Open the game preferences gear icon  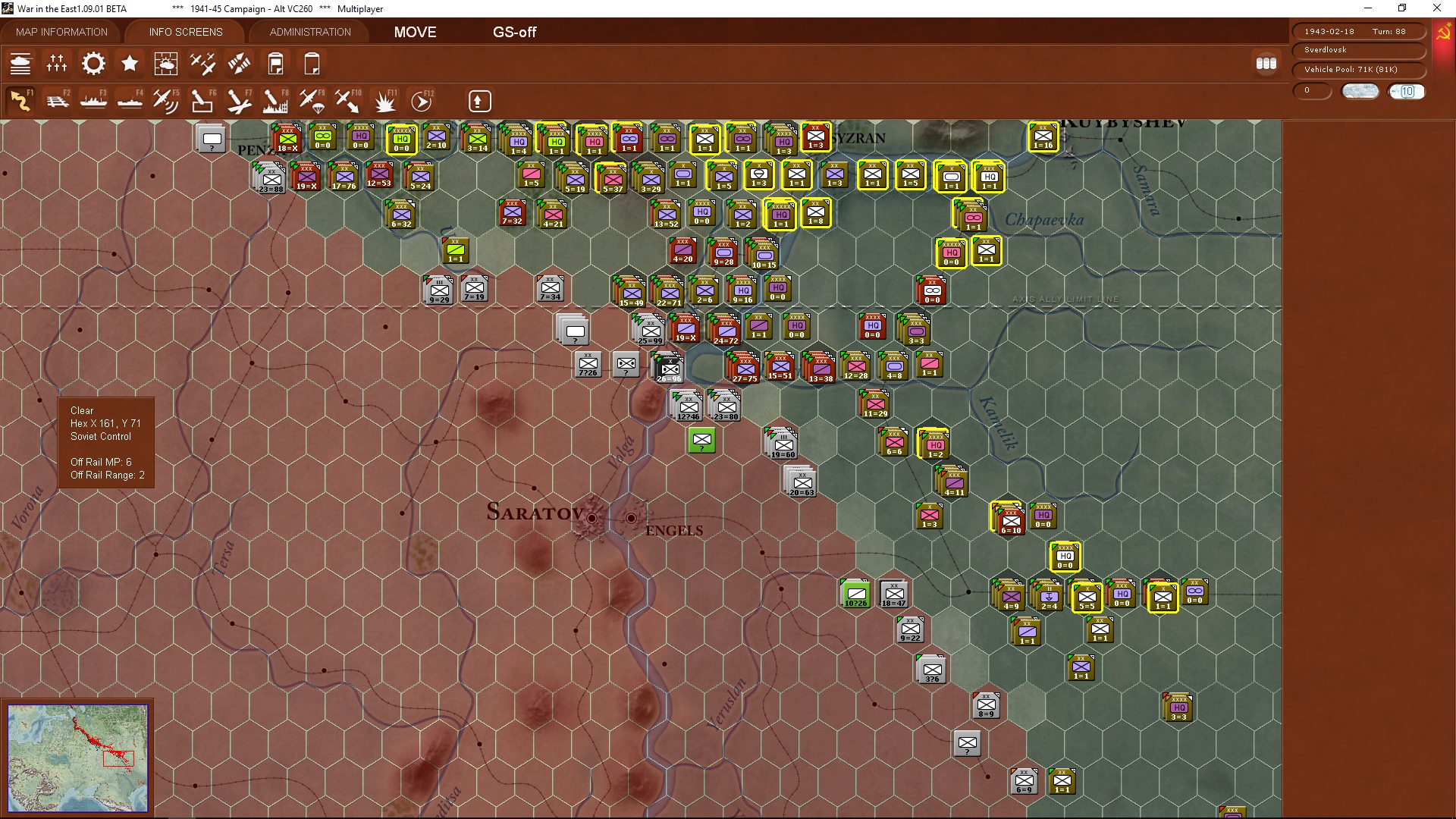(x=93, y=64)
